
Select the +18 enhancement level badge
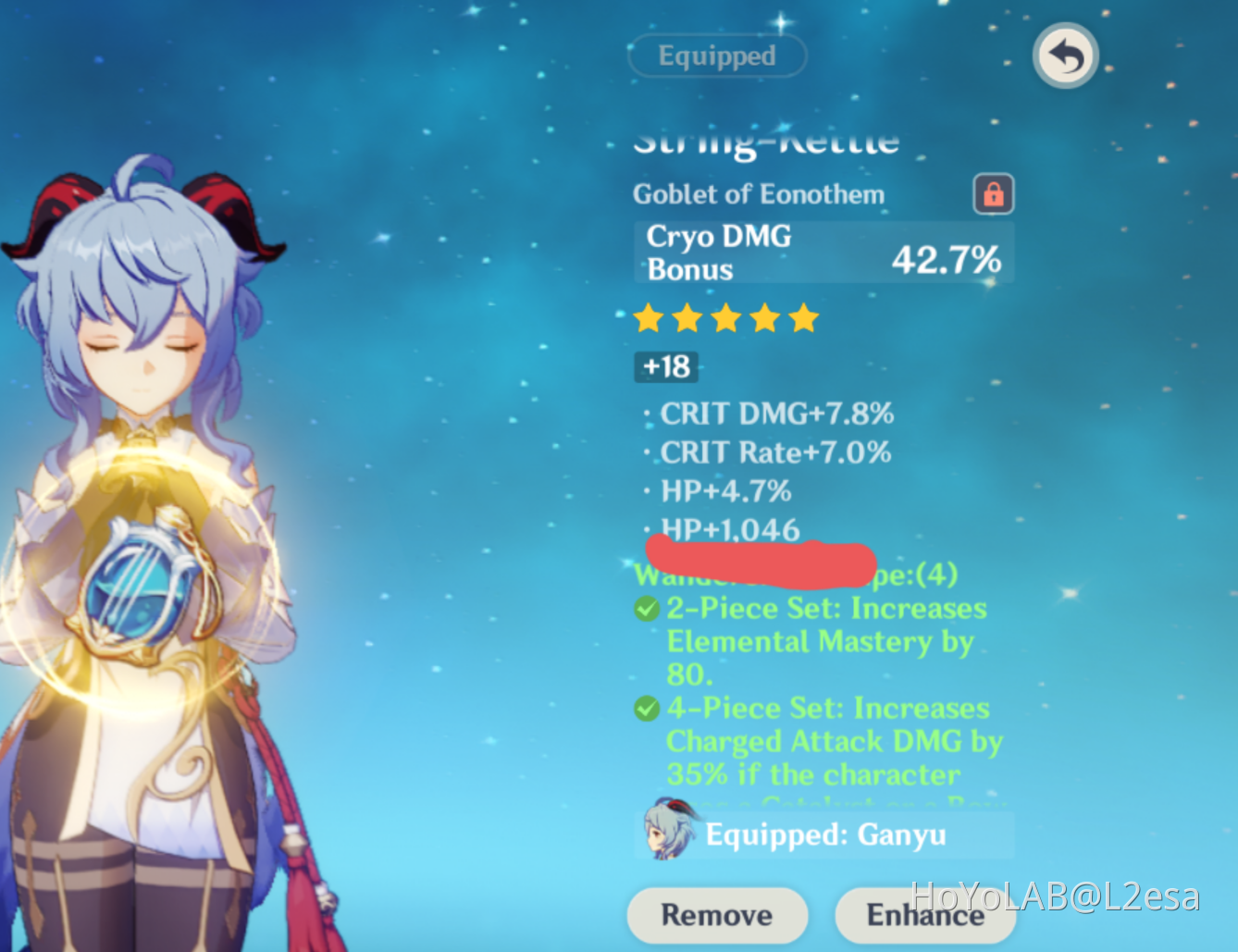pos(665,367)
